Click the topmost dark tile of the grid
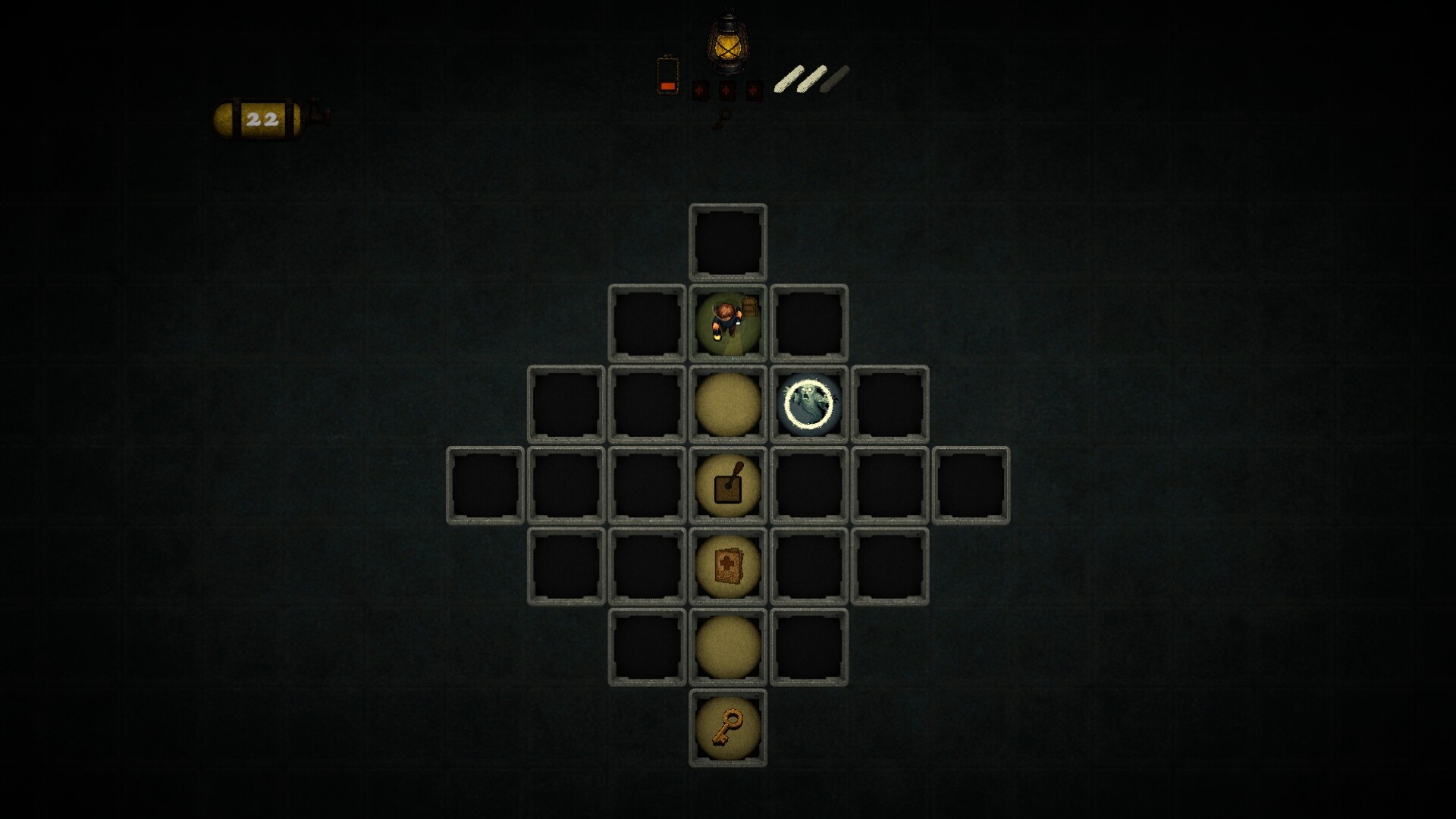The width and height of the screenshot is (1456, 819). pos(728,243)
